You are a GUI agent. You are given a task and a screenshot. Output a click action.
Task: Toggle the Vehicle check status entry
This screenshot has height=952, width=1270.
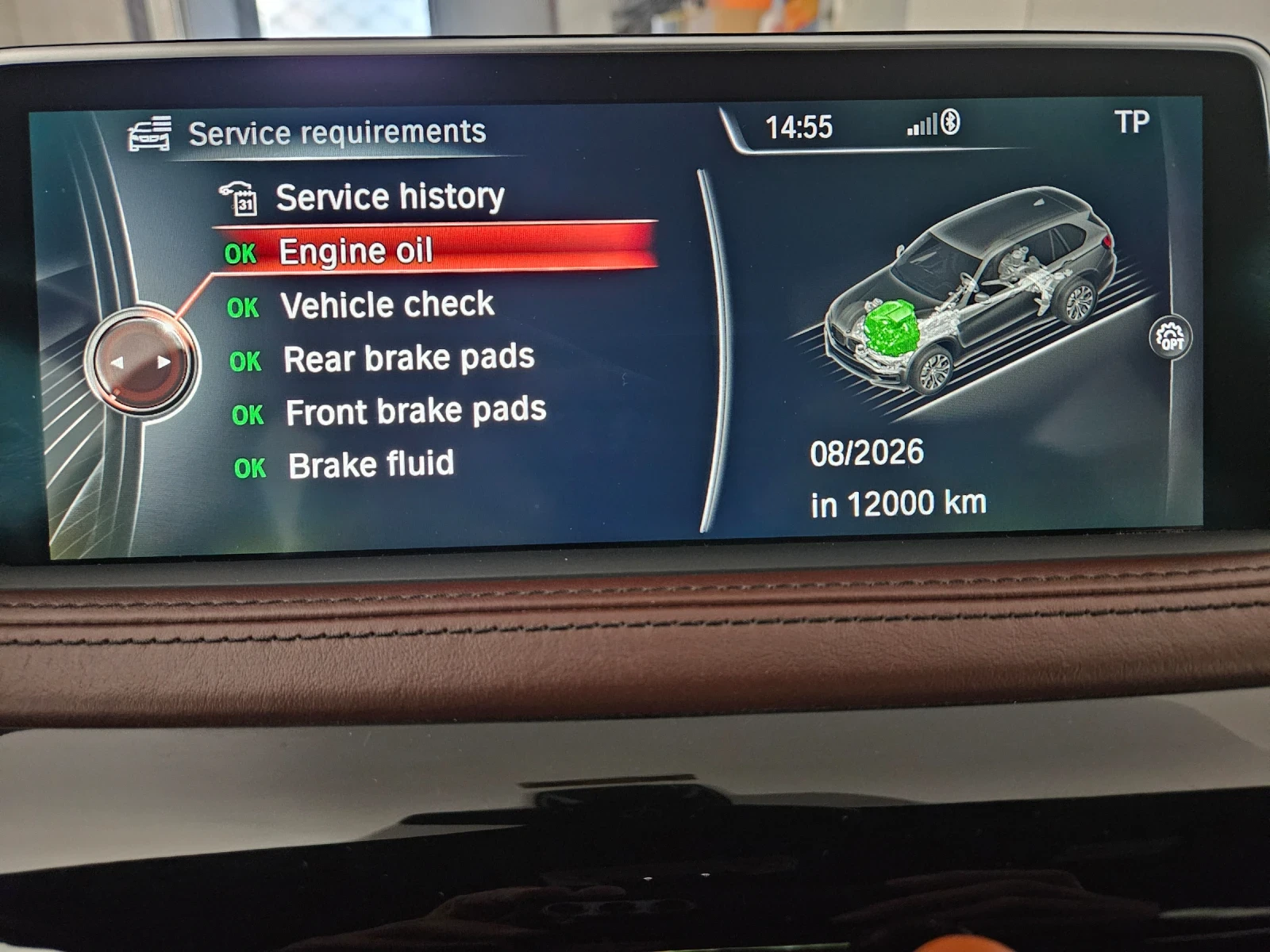[x=388, y=304]
